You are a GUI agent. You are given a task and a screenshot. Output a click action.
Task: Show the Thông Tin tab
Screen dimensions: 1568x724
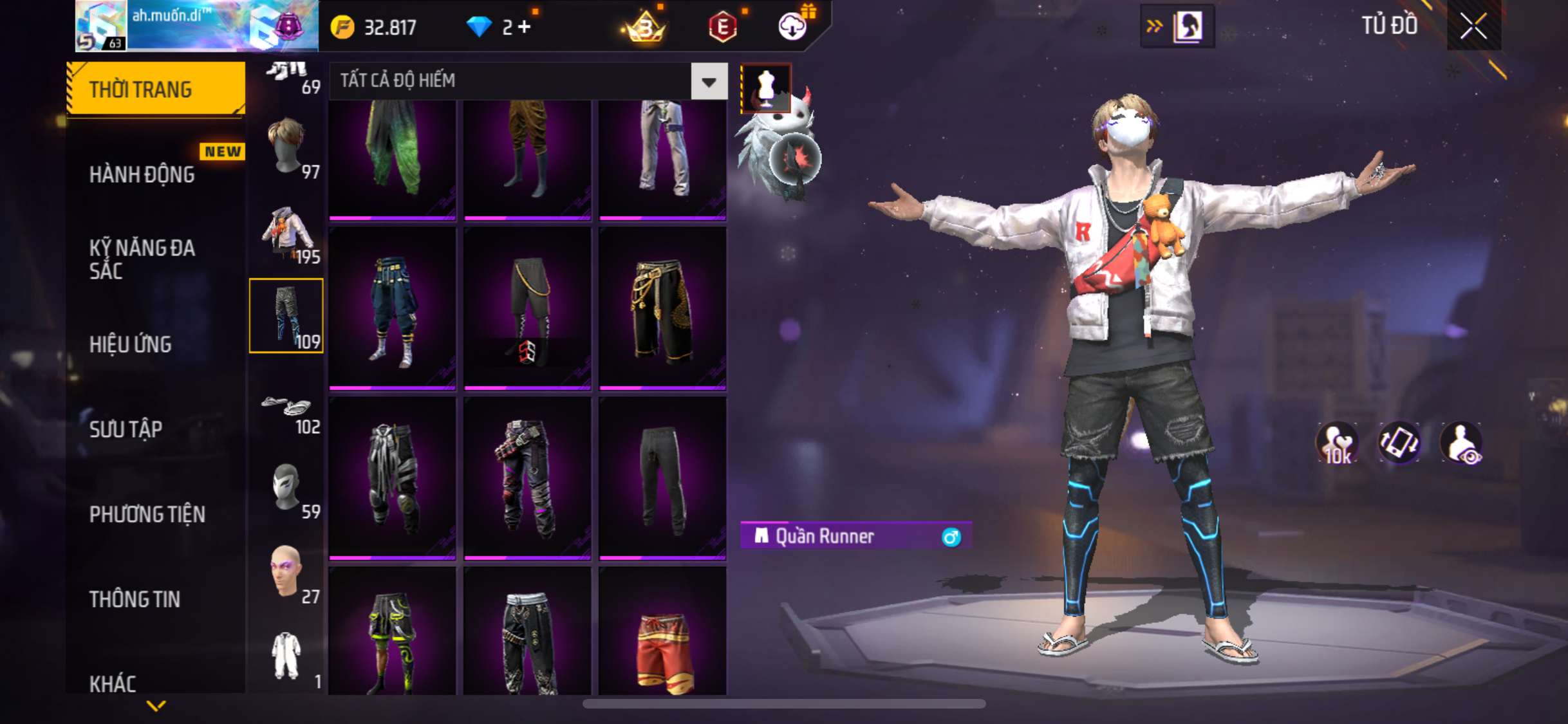click(135, 599)
